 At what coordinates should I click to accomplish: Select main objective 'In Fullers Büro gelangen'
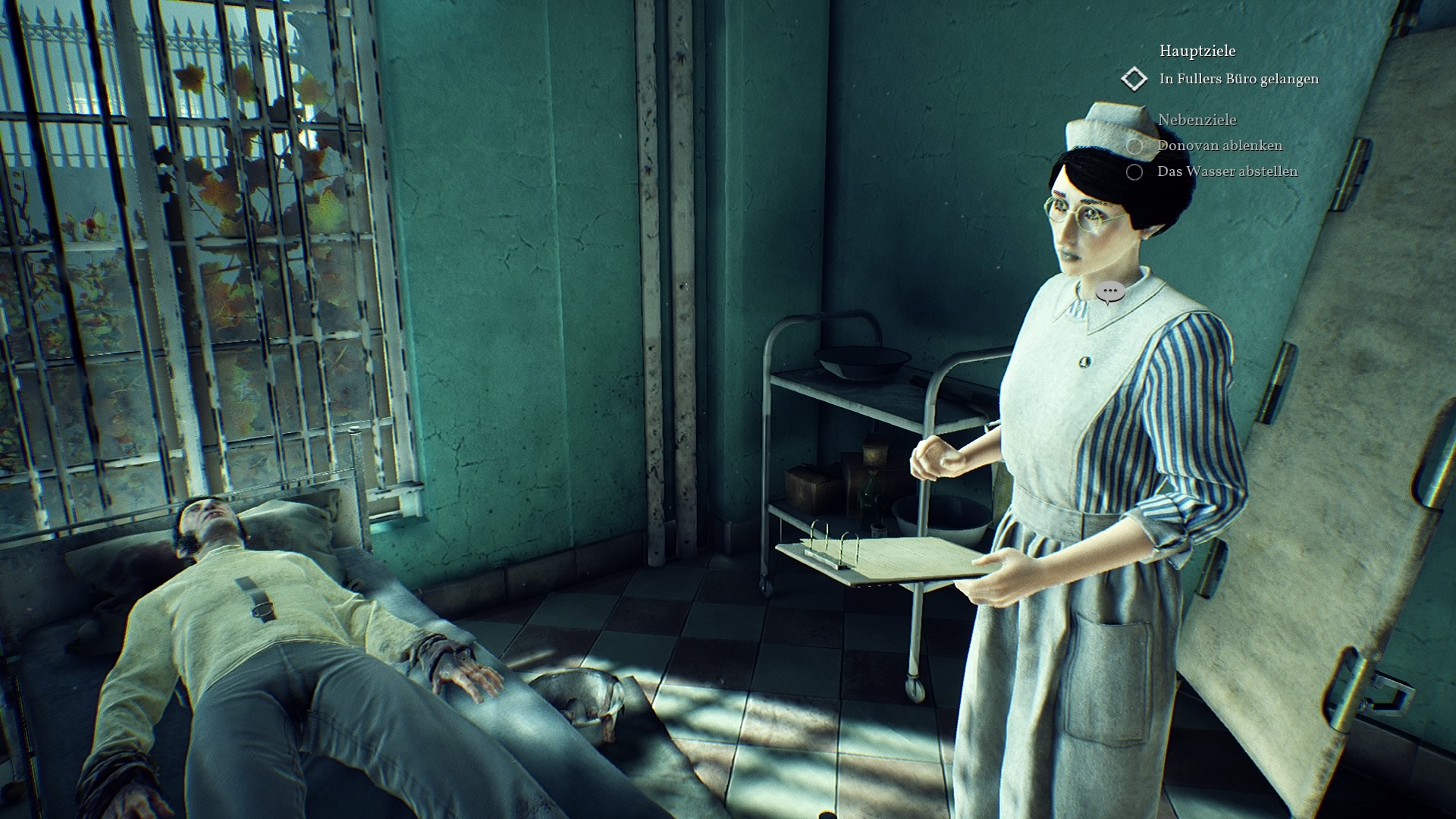click(1238, 79)
